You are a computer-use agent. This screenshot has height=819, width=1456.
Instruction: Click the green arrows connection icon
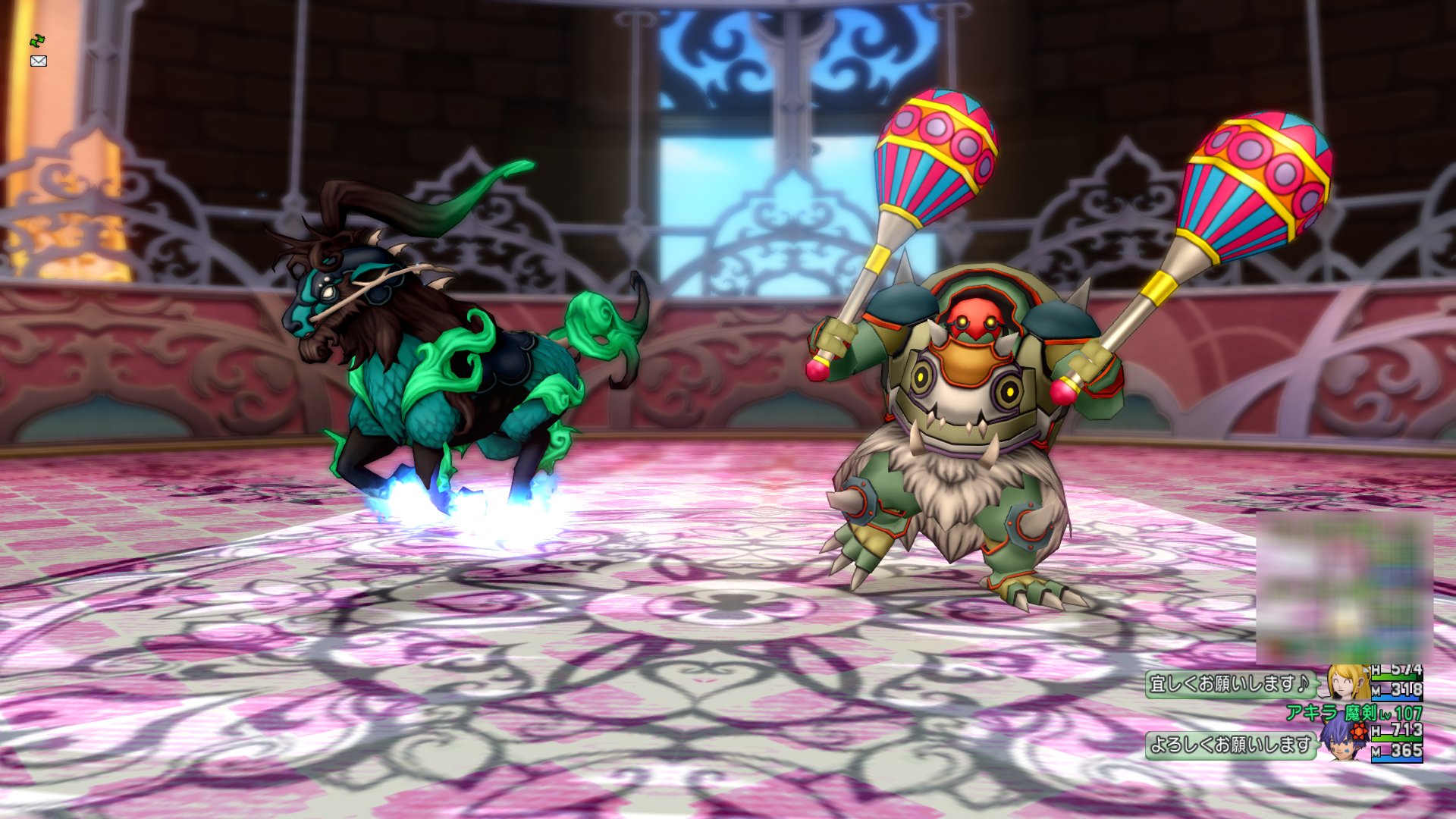click(x=37, y=40)
